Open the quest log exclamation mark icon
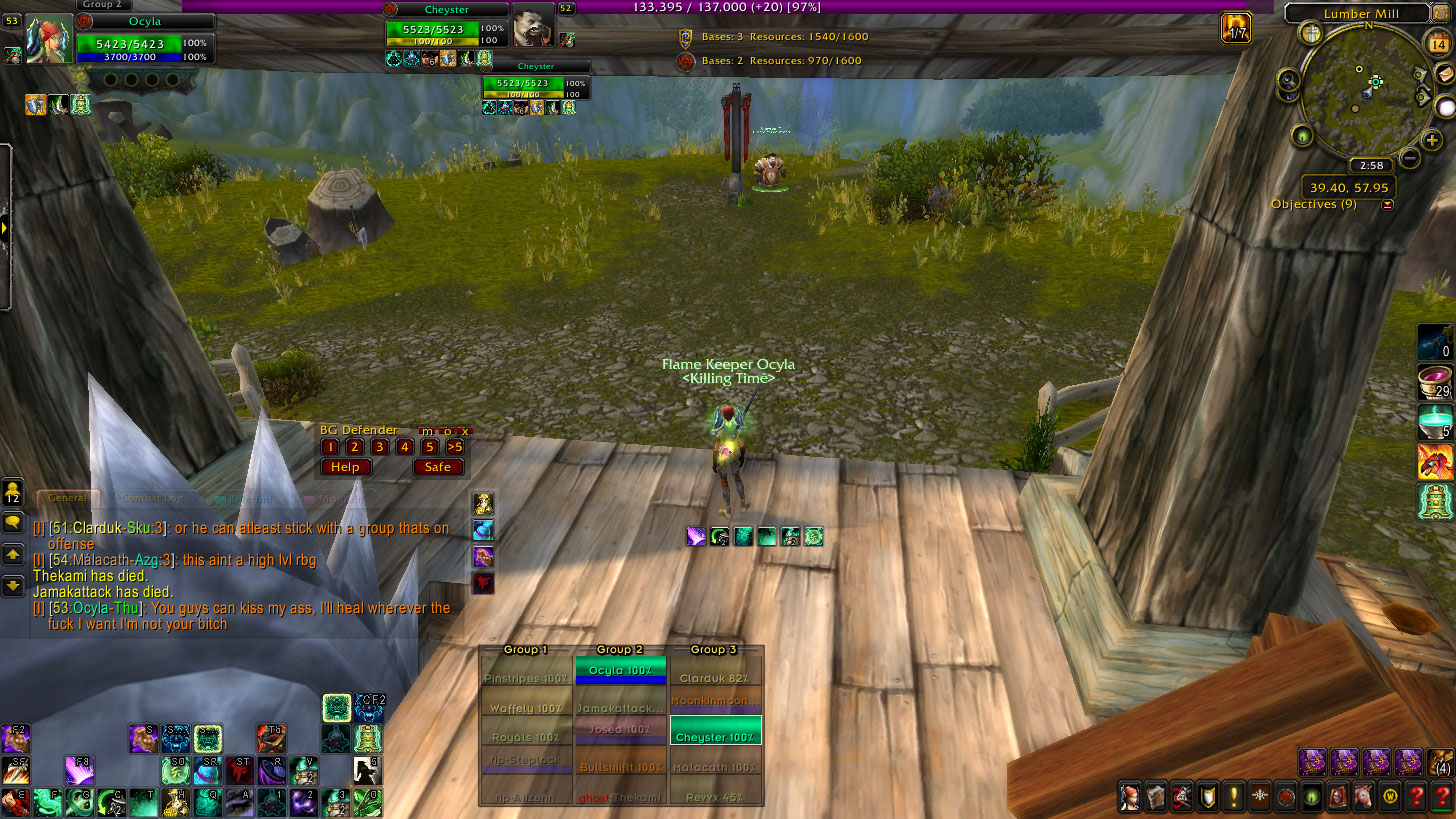The image size is (1456, 819). tap(1233, 797)
